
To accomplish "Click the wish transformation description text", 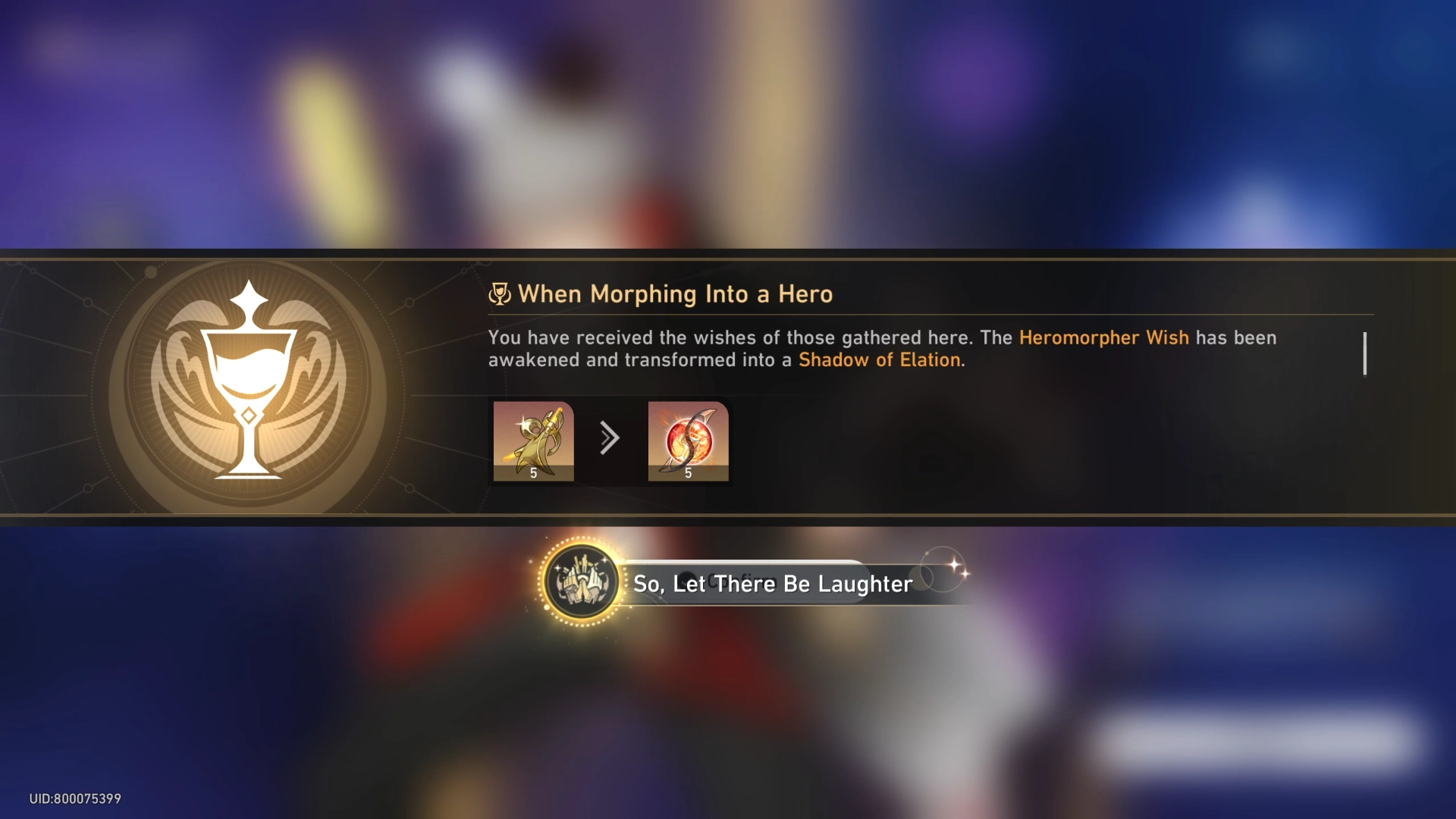I will point(758,349).
